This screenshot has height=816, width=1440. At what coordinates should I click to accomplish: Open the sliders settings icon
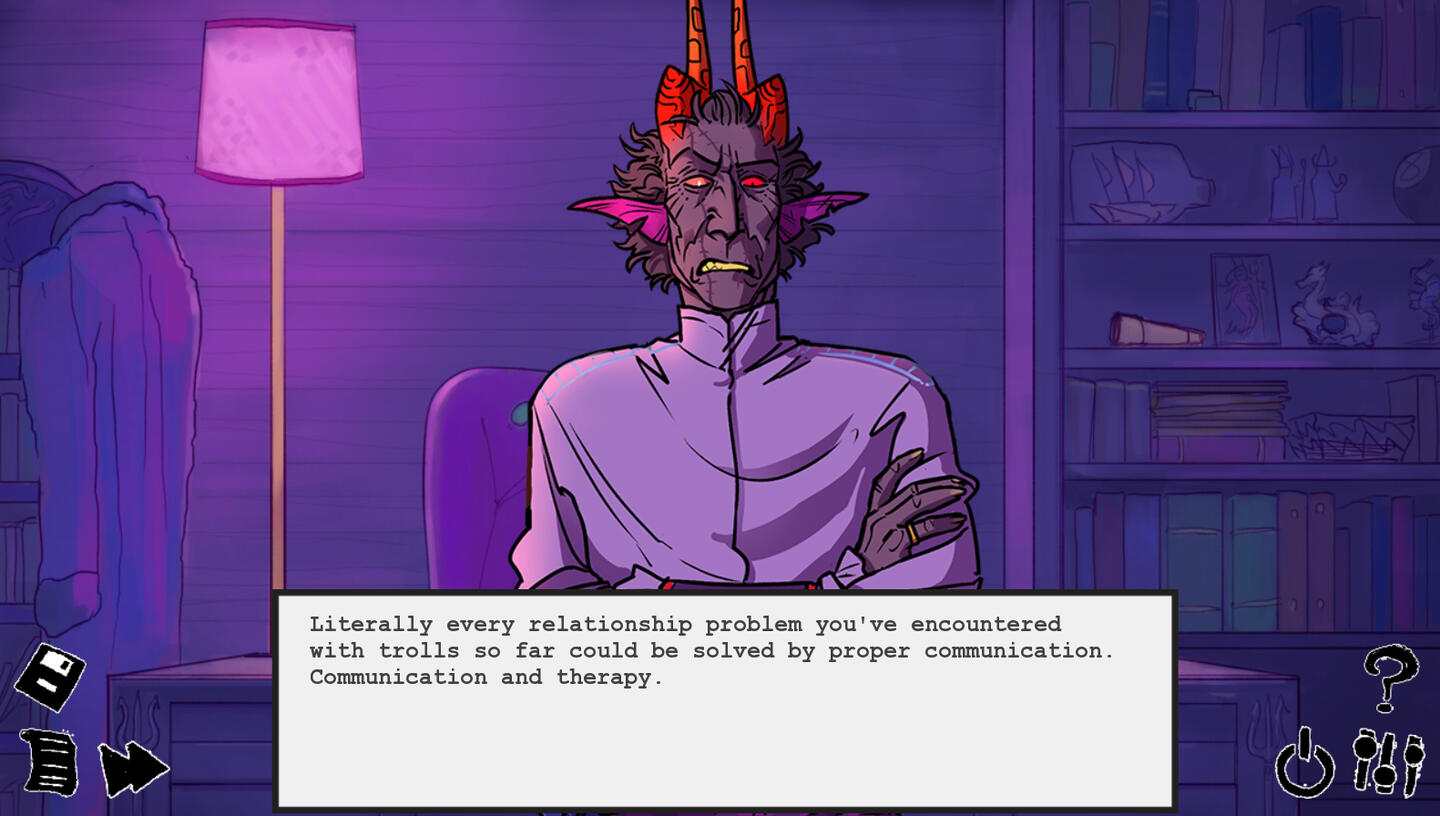(1388, 763)
